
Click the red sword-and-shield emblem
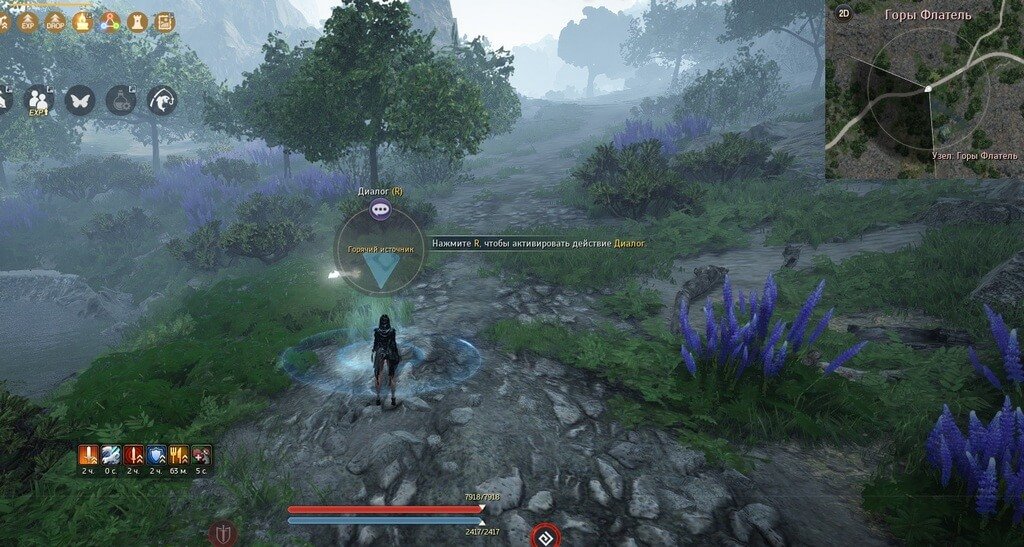(221, 535)
